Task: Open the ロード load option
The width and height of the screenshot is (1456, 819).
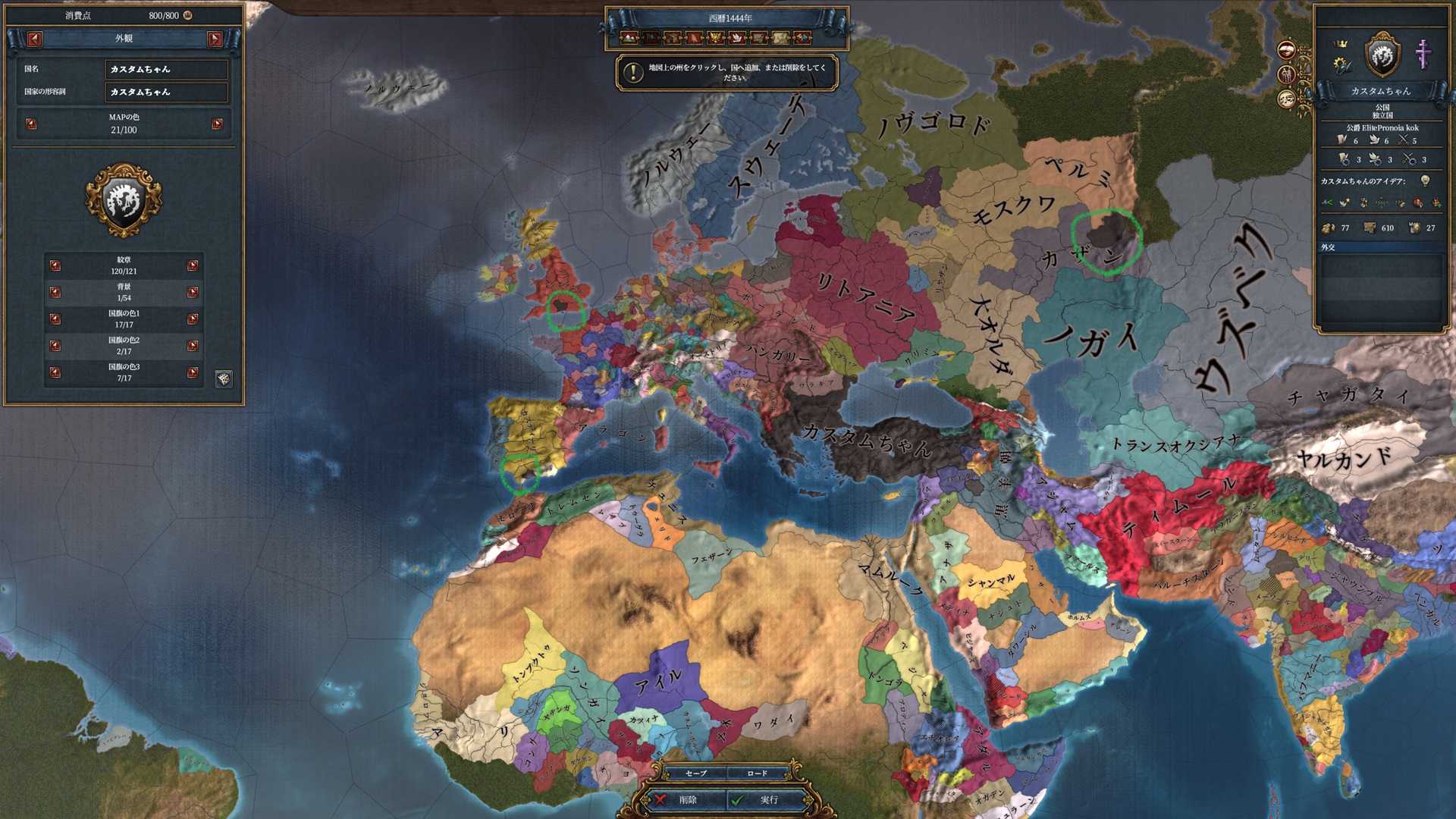Action: (x=757, y=773)
